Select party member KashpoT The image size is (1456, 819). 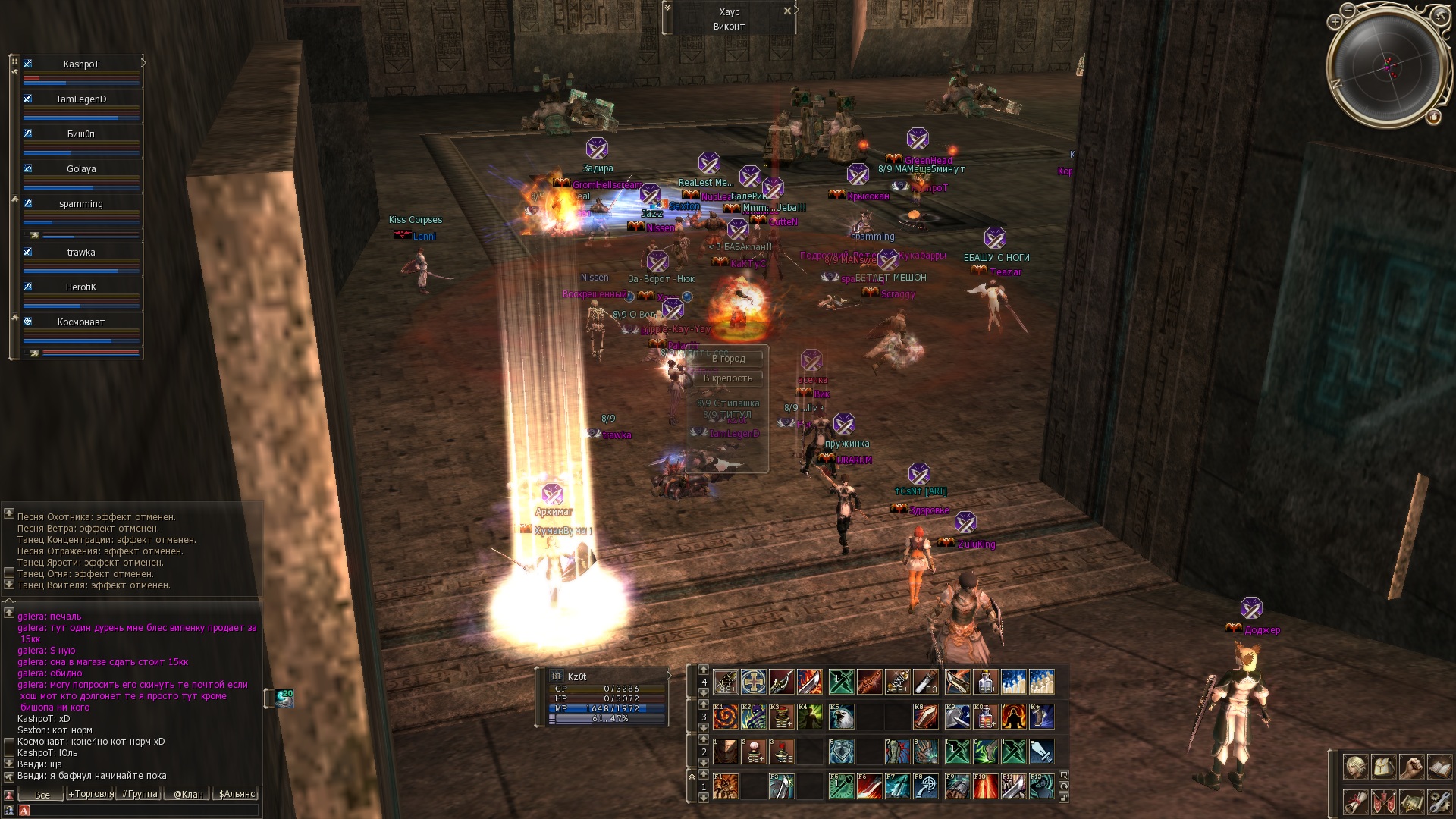click(81, 64)
